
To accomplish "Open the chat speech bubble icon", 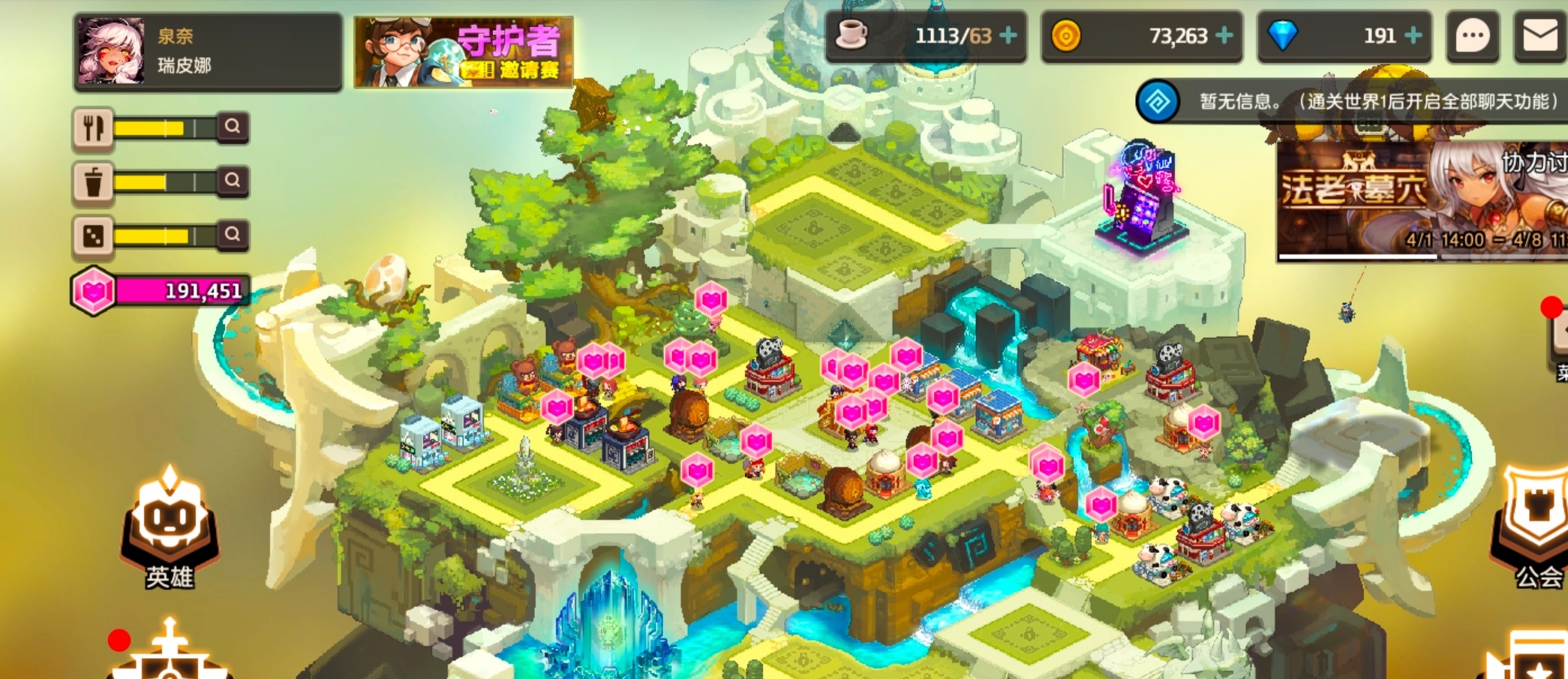I will (x=1472, y=35).
